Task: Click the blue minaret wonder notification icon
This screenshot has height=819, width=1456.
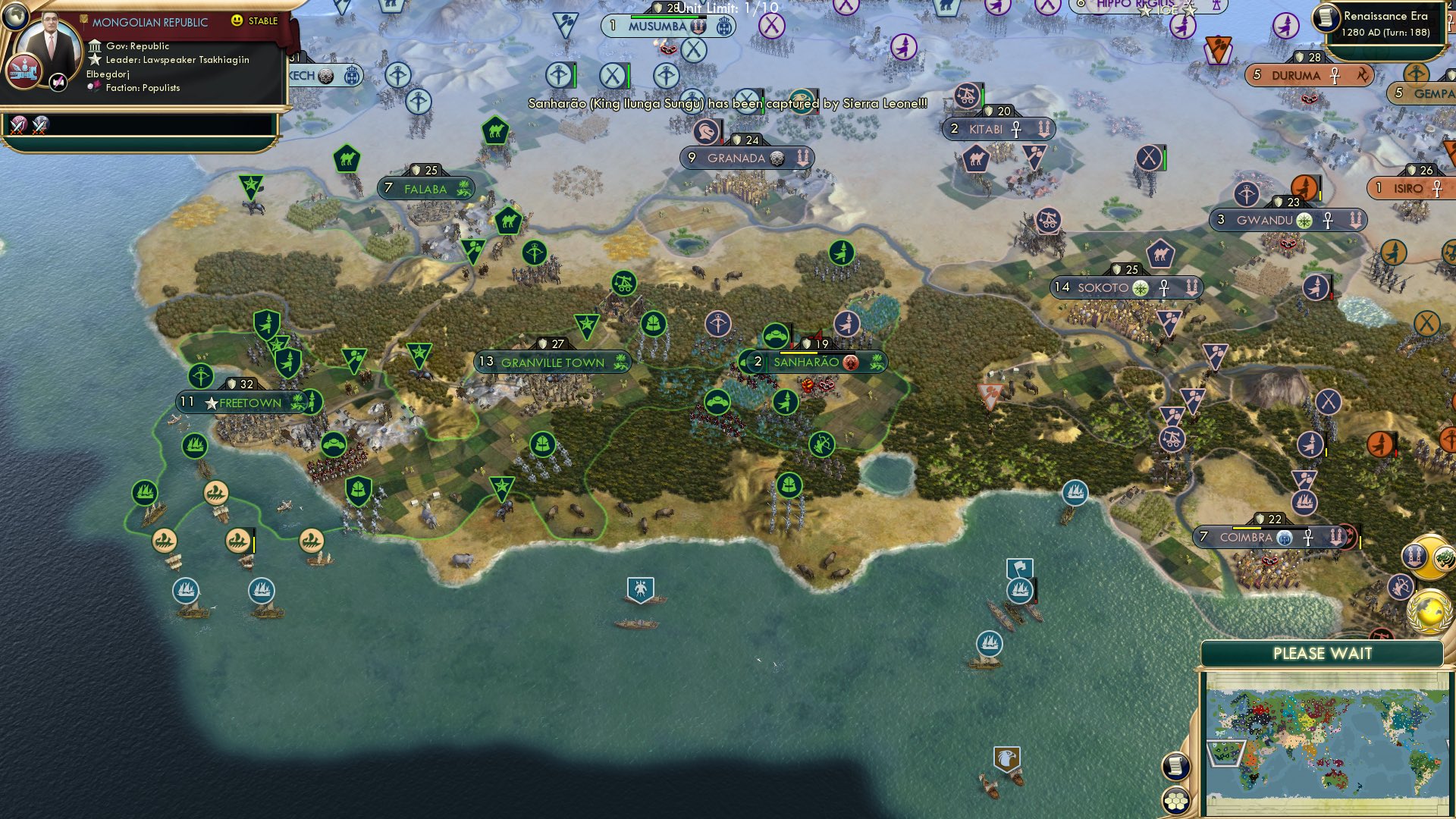Action: click(x=1415, y=557)
